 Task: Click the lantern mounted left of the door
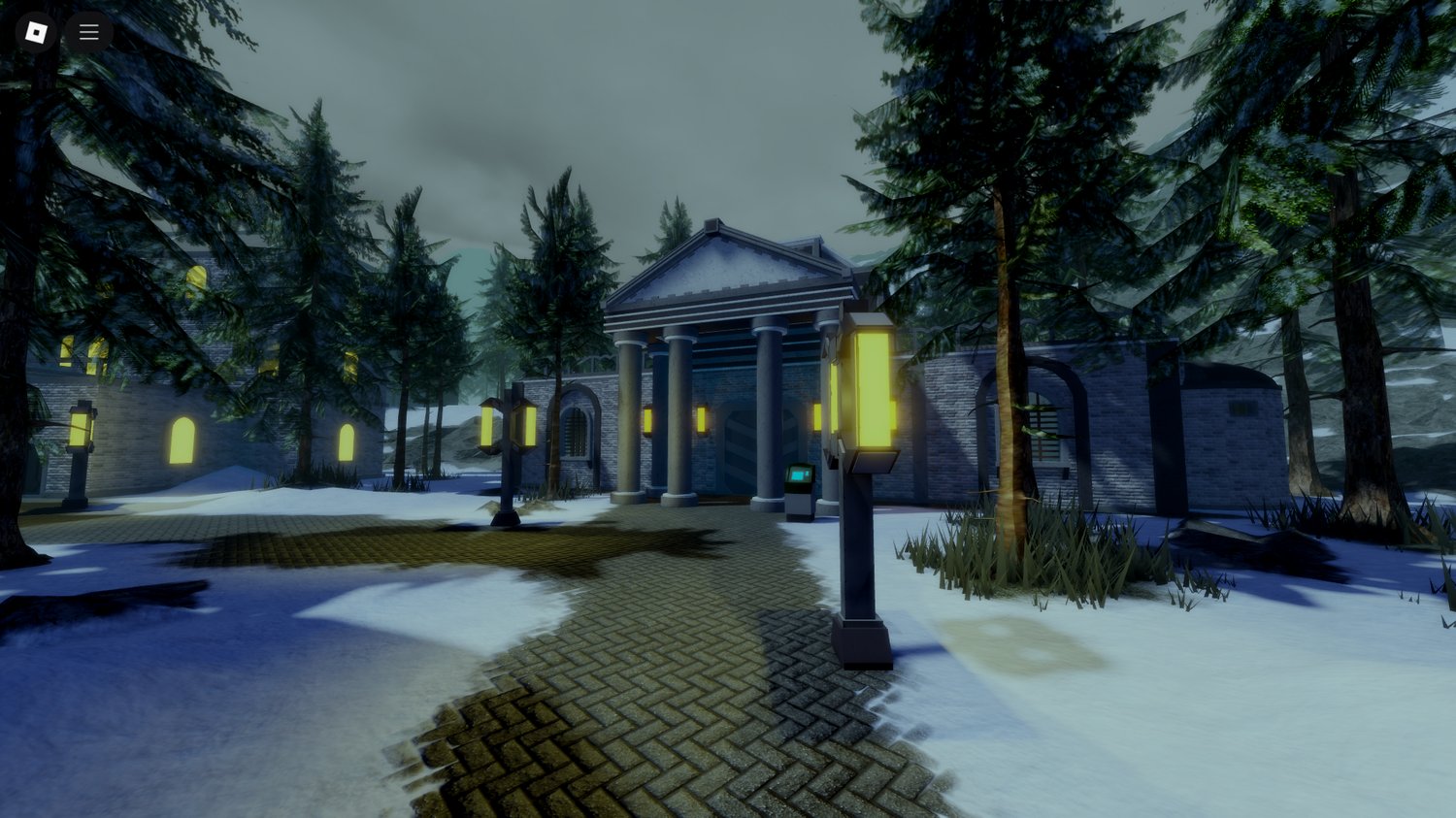[x=701, y=418]
